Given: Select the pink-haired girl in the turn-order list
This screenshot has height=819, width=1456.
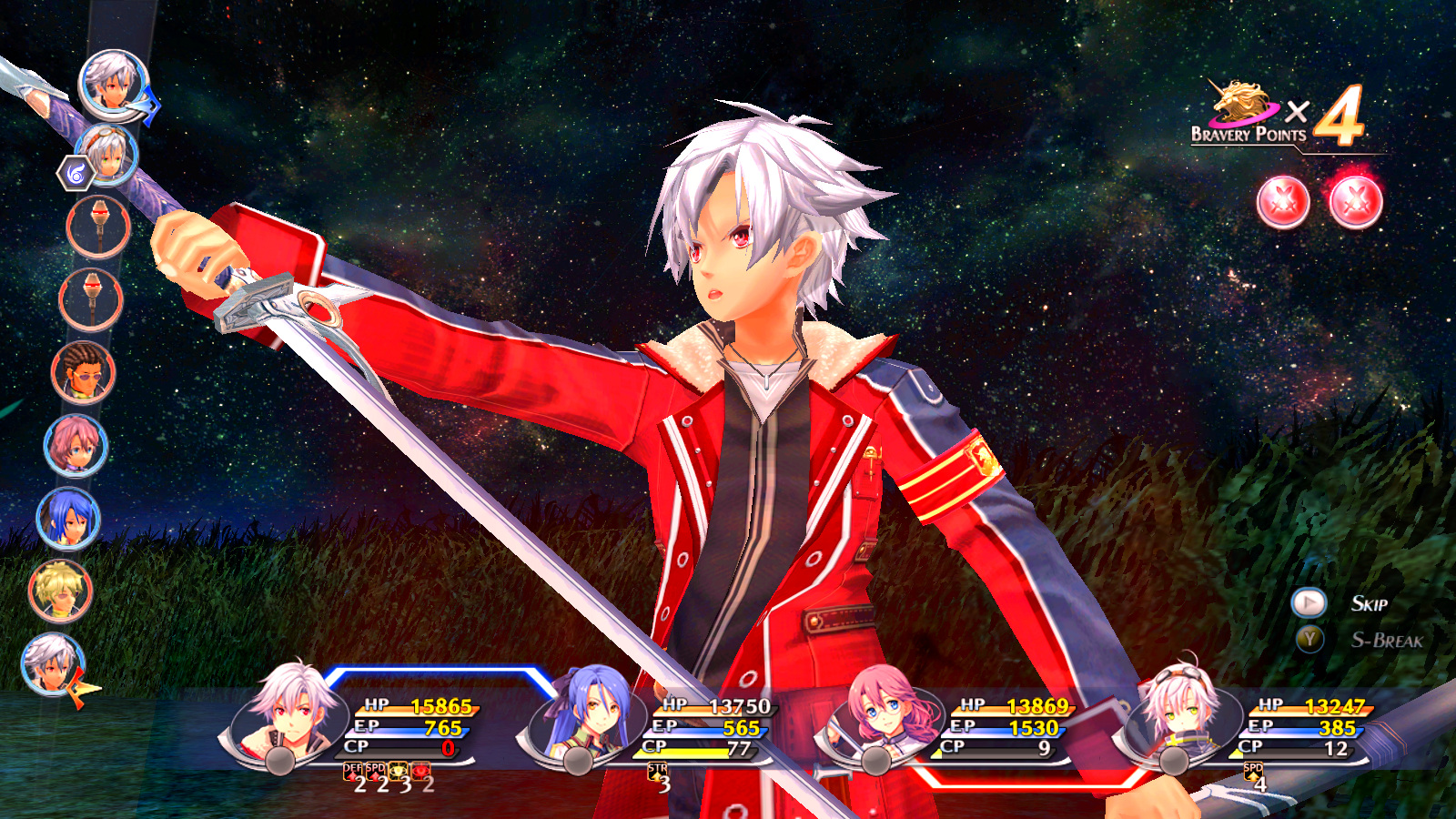Looking at the screenshot, I should click(x=76, y=446).
